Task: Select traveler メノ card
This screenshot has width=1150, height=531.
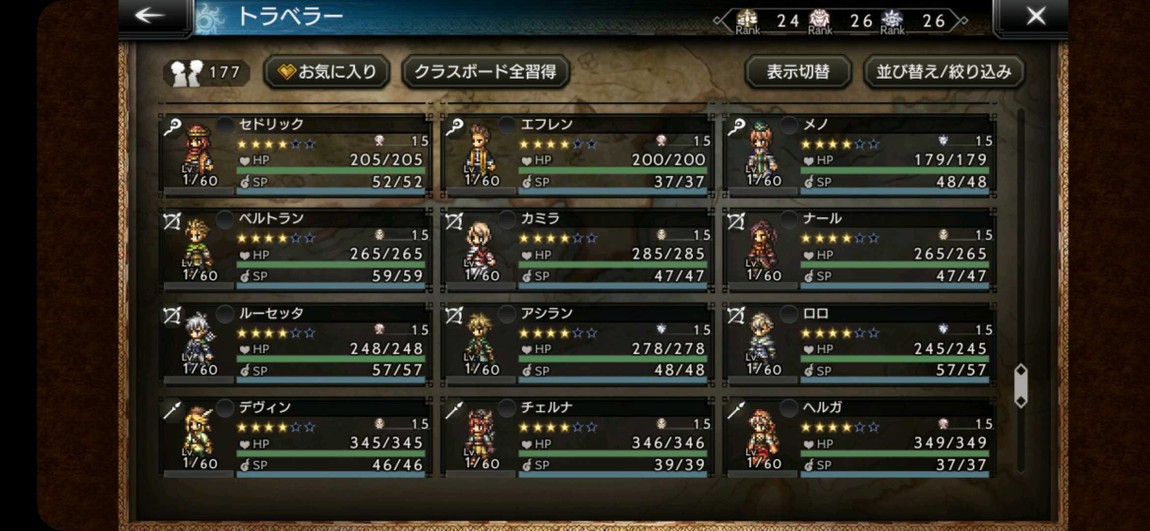Action: point(860,153)
